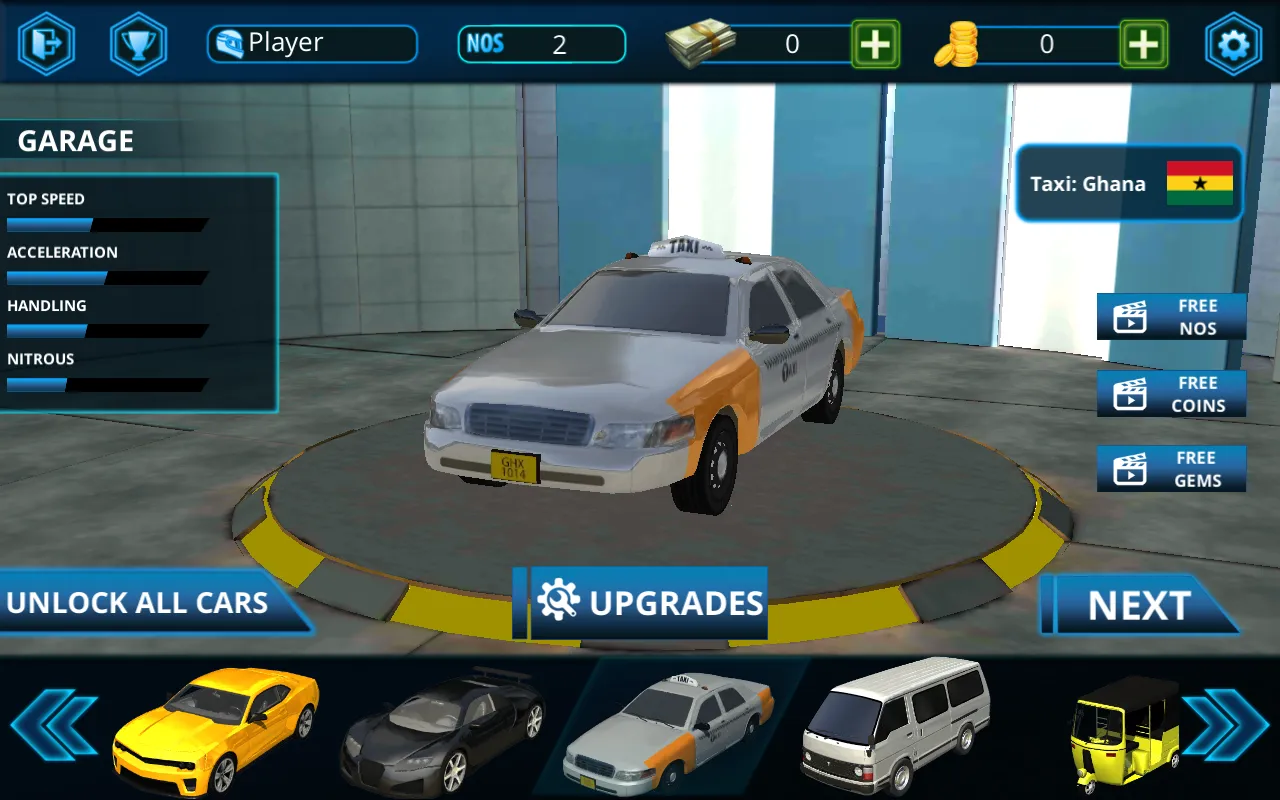The height and width of the screenshot is (800, 1280).
Task: Open the Upgrades menu
Action: 649,603
